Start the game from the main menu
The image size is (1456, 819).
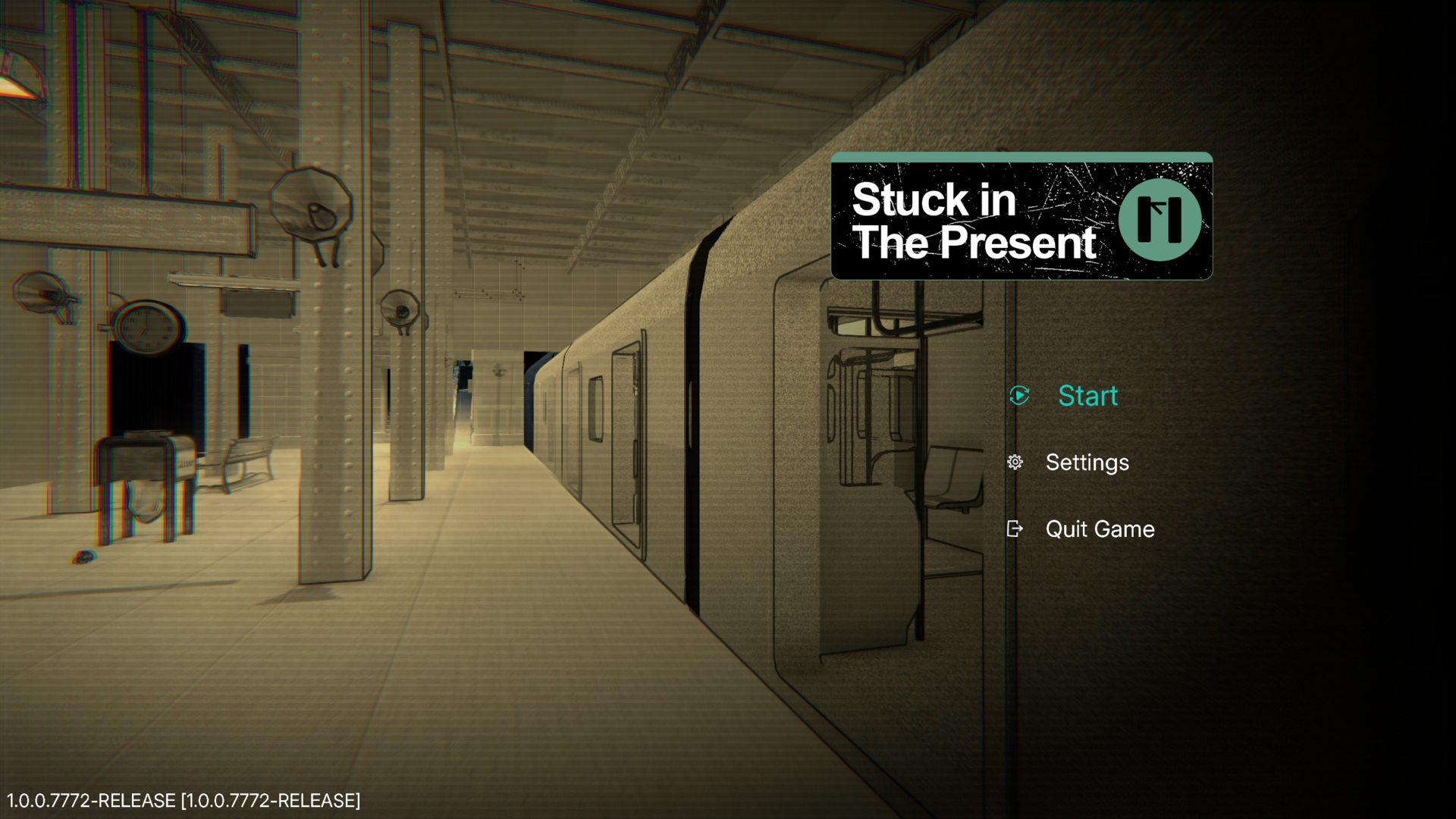coord(1087,395)
